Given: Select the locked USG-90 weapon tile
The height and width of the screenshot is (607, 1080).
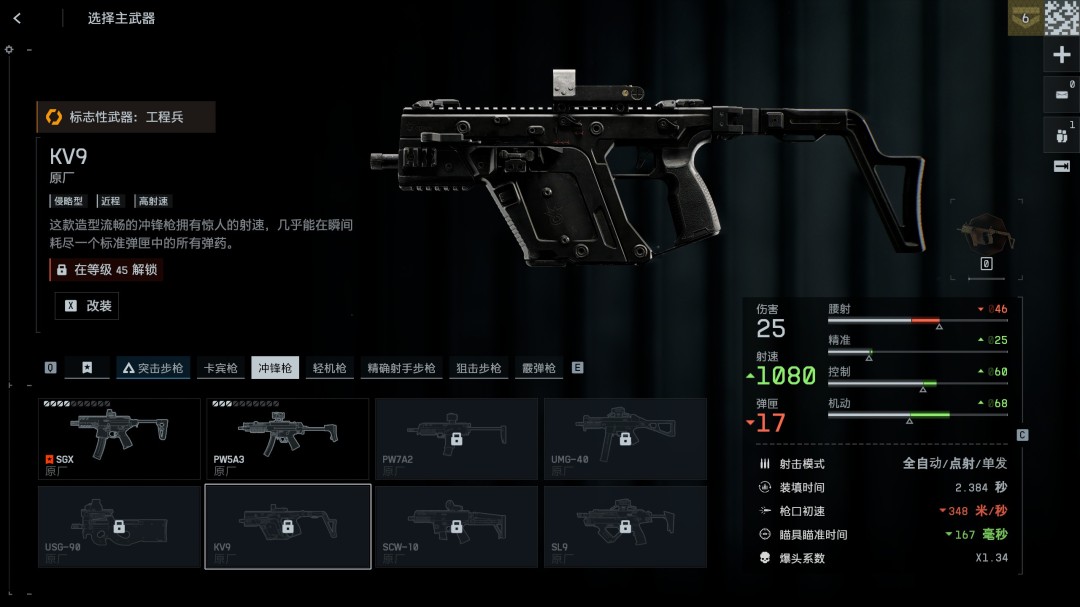Looking at the screenshot, I should (119, 526).
